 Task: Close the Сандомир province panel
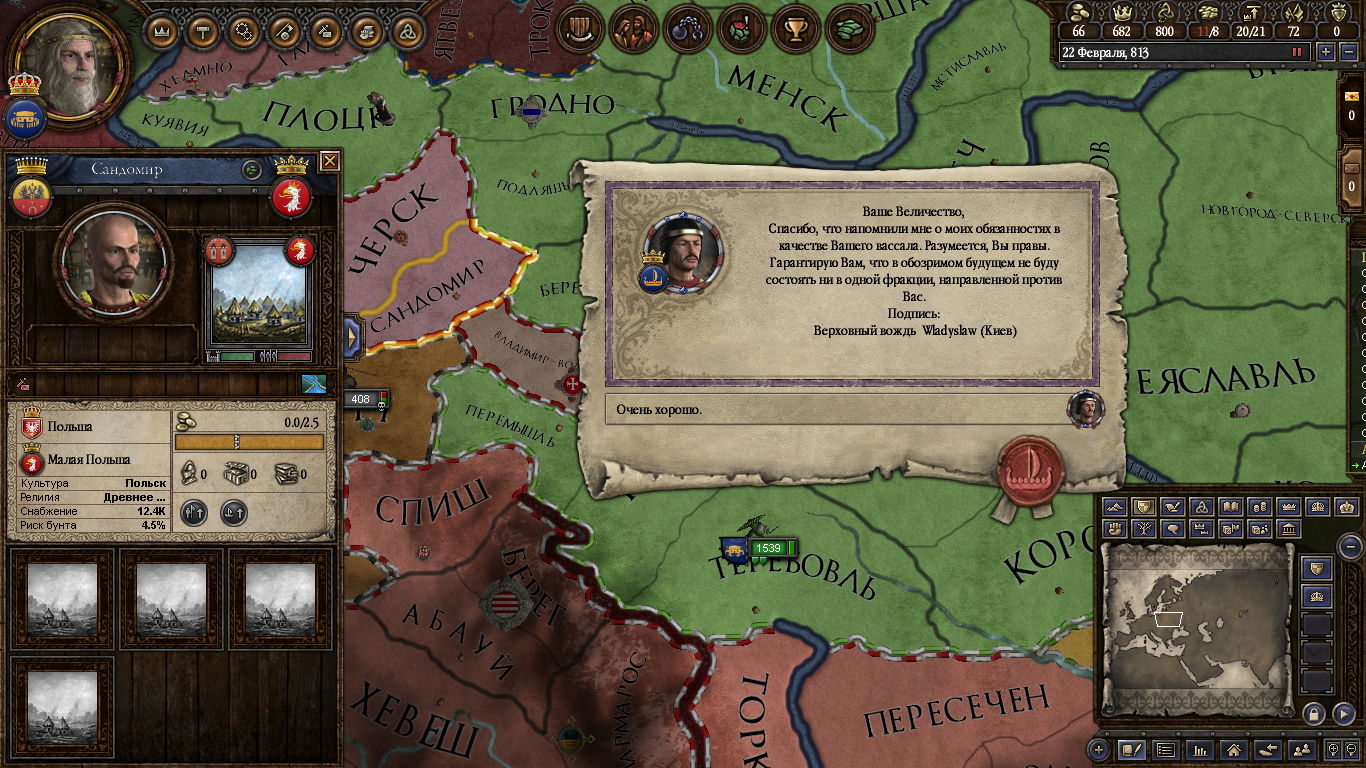(329, 161)
